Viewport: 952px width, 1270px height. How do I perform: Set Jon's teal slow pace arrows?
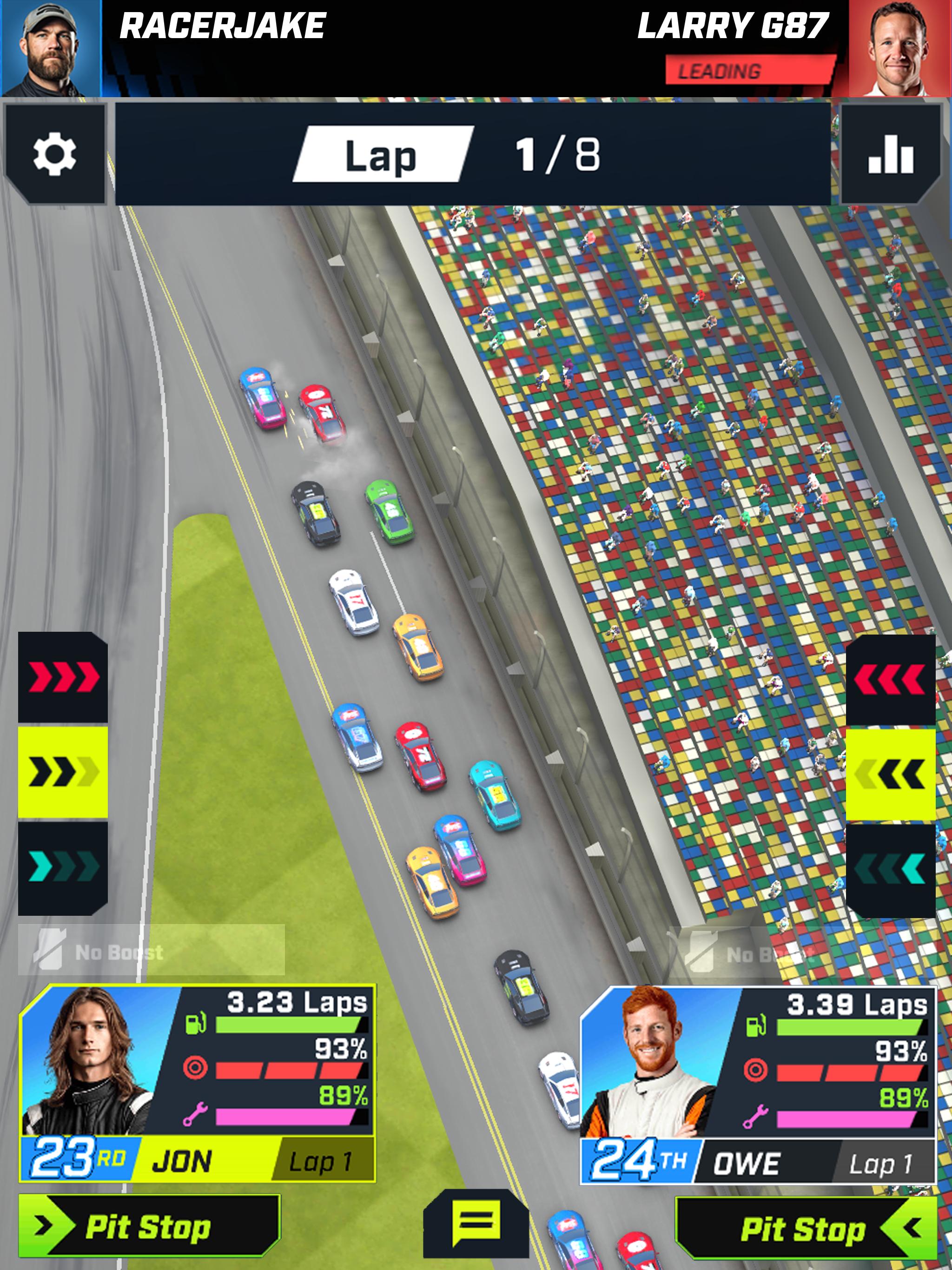click(63, 867)
